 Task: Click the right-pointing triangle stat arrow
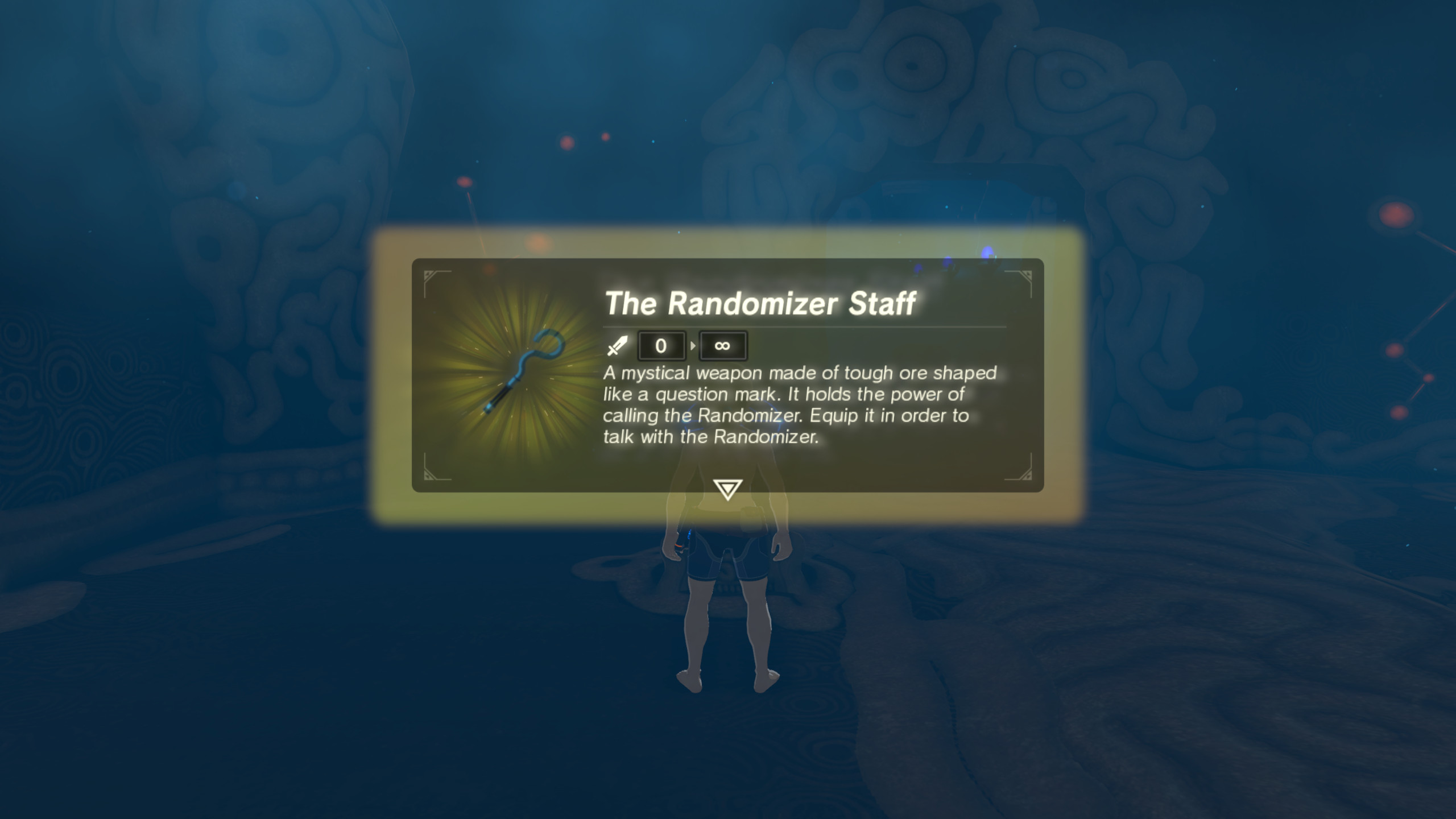pyautogui.click(x=693, y=345)
